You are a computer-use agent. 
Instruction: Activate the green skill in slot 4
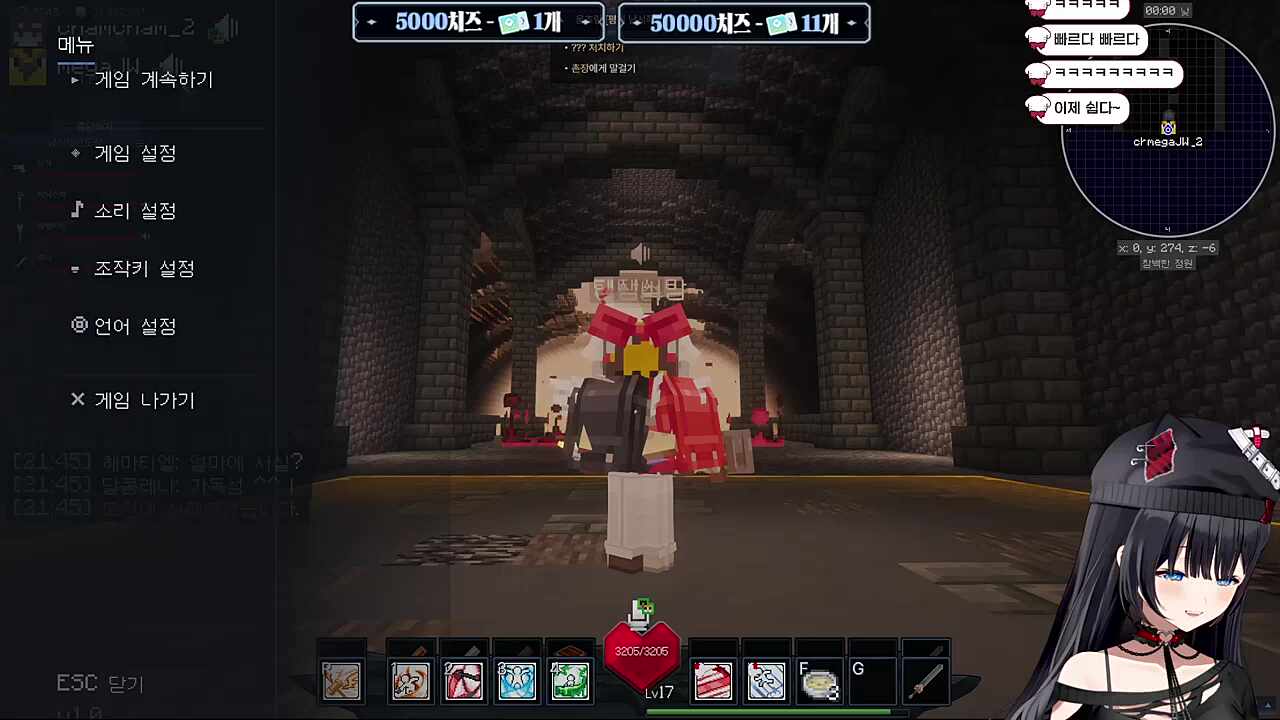pos(570,681)
